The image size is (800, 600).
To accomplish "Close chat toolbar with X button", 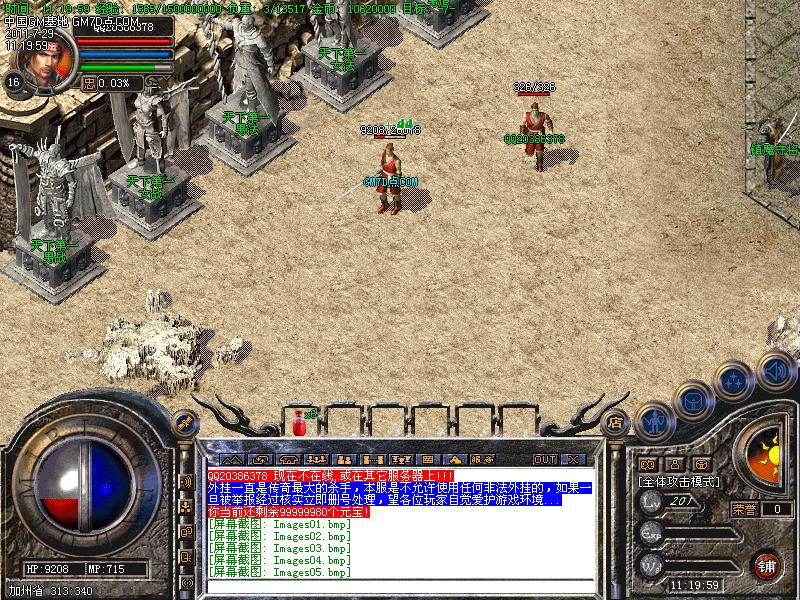I will (572, 459).
